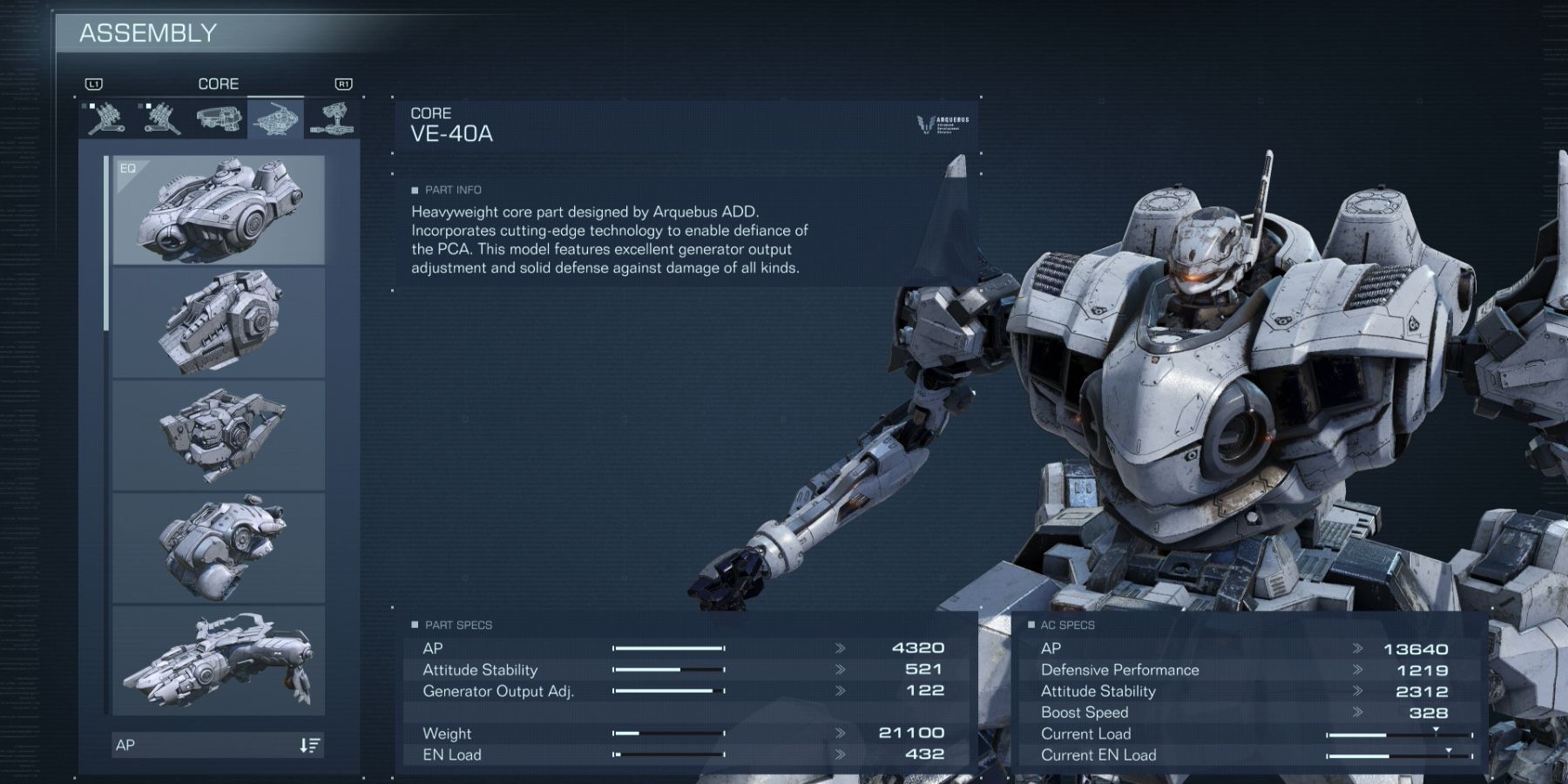The width and height of the screenshot is (1568, 784).
Task: Click the Attitude Stability stat bar
Action: tap(671, 670)
